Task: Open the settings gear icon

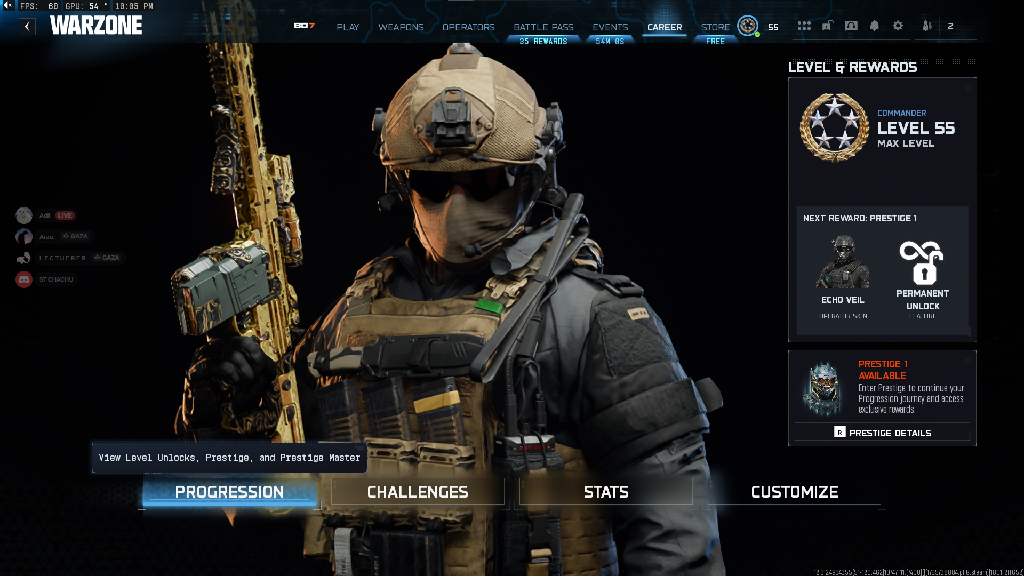Action: point(897,26)
